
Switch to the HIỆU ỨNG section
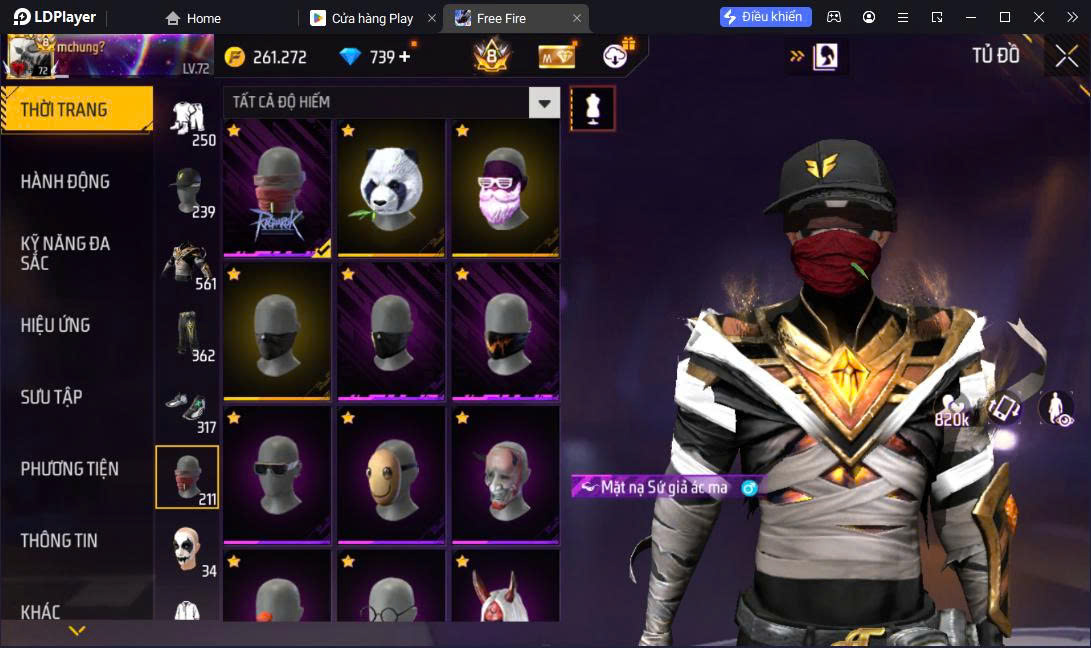point(56,325)
